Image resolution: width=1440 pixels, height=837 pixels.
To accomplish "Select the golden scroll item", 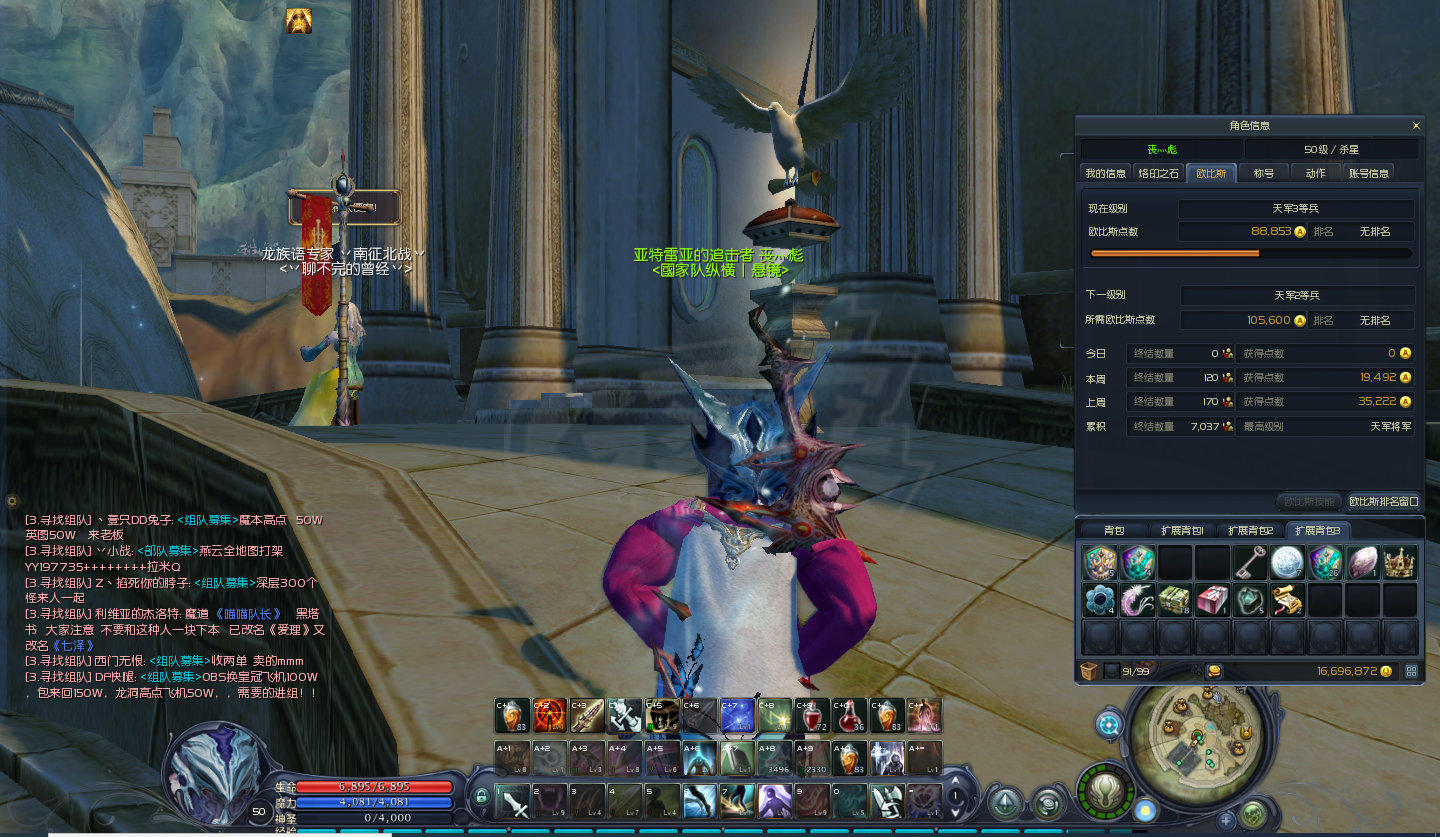I will tap(1287, 600).
